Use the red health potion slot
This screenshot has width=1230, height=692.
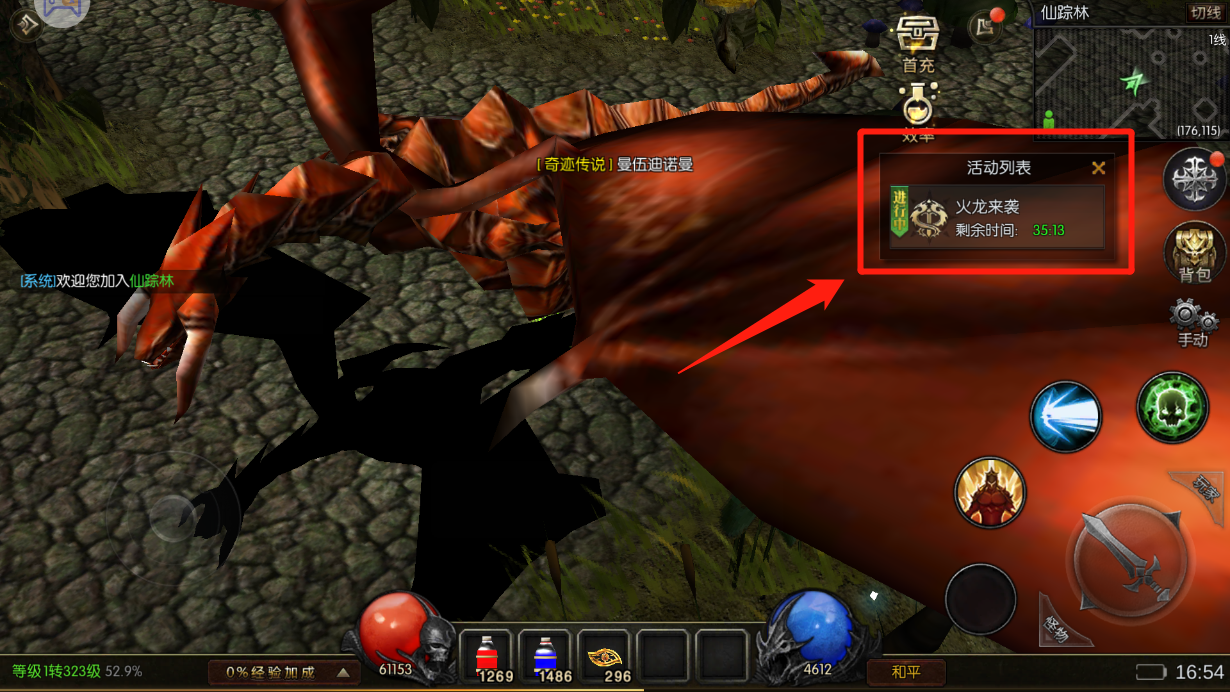pos(487,657)
